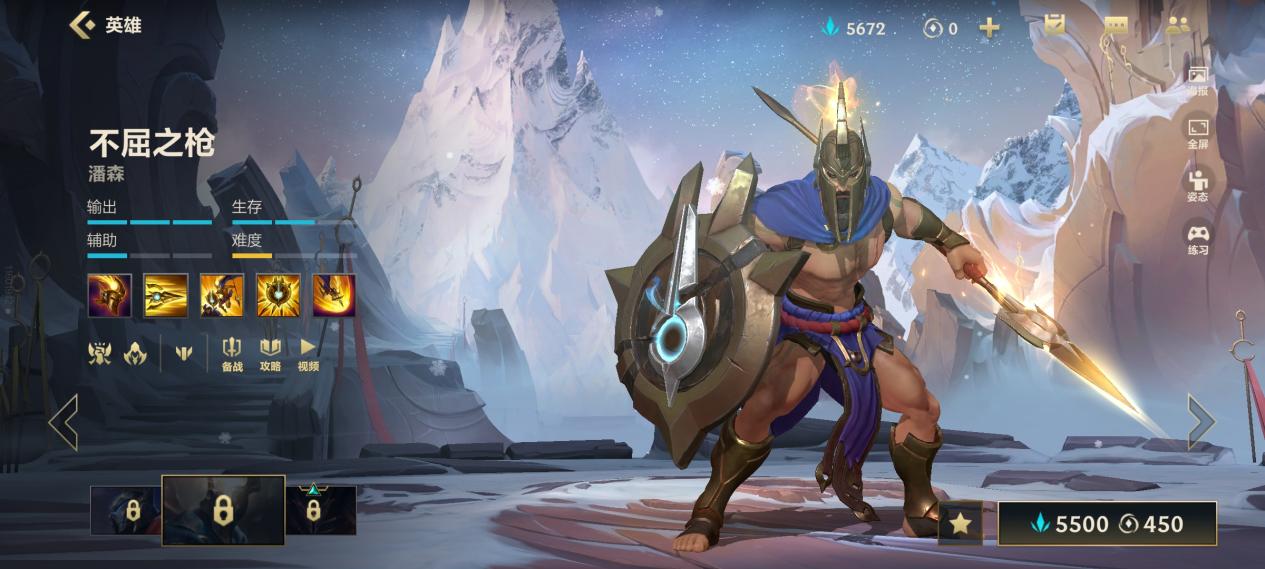The image size is (1265, 569).
Task: Go back using the 英雄 back arrow
Action: [x=82, y=25]
